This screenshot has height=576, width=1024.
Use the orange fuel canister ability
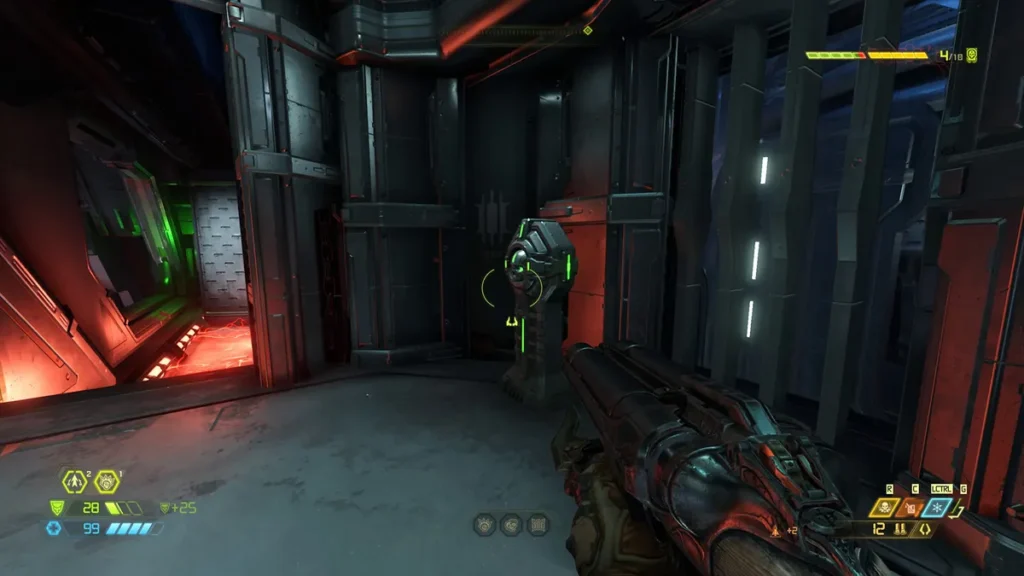[911, 508]
